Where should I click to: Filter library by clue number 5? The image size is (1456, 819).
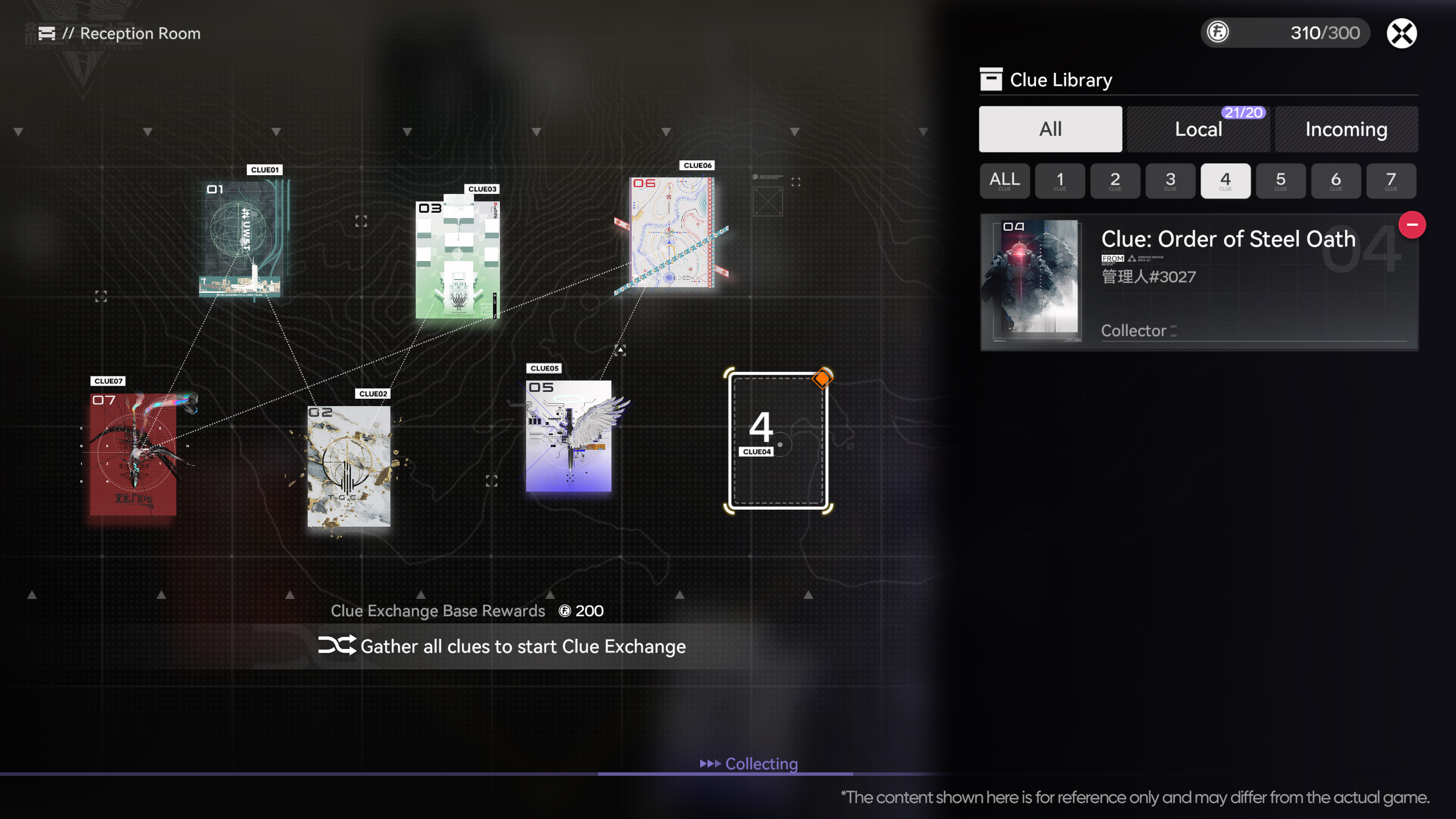pyautogui.click(x=1280, y=181)
